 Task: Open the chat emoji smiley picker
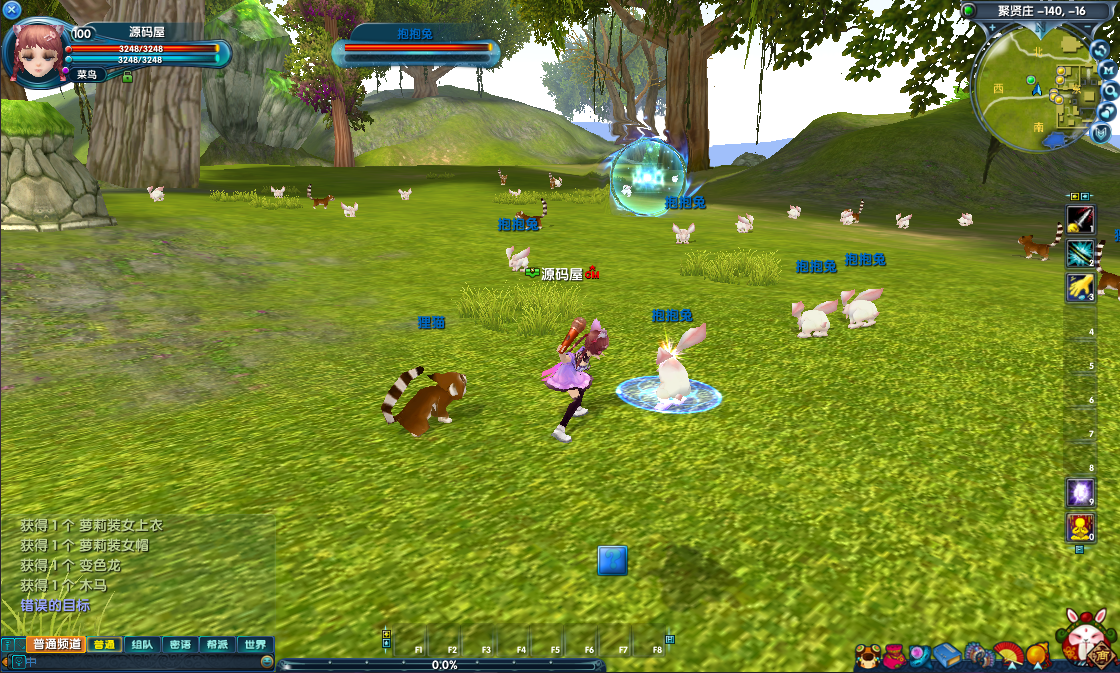coord(267,662)
